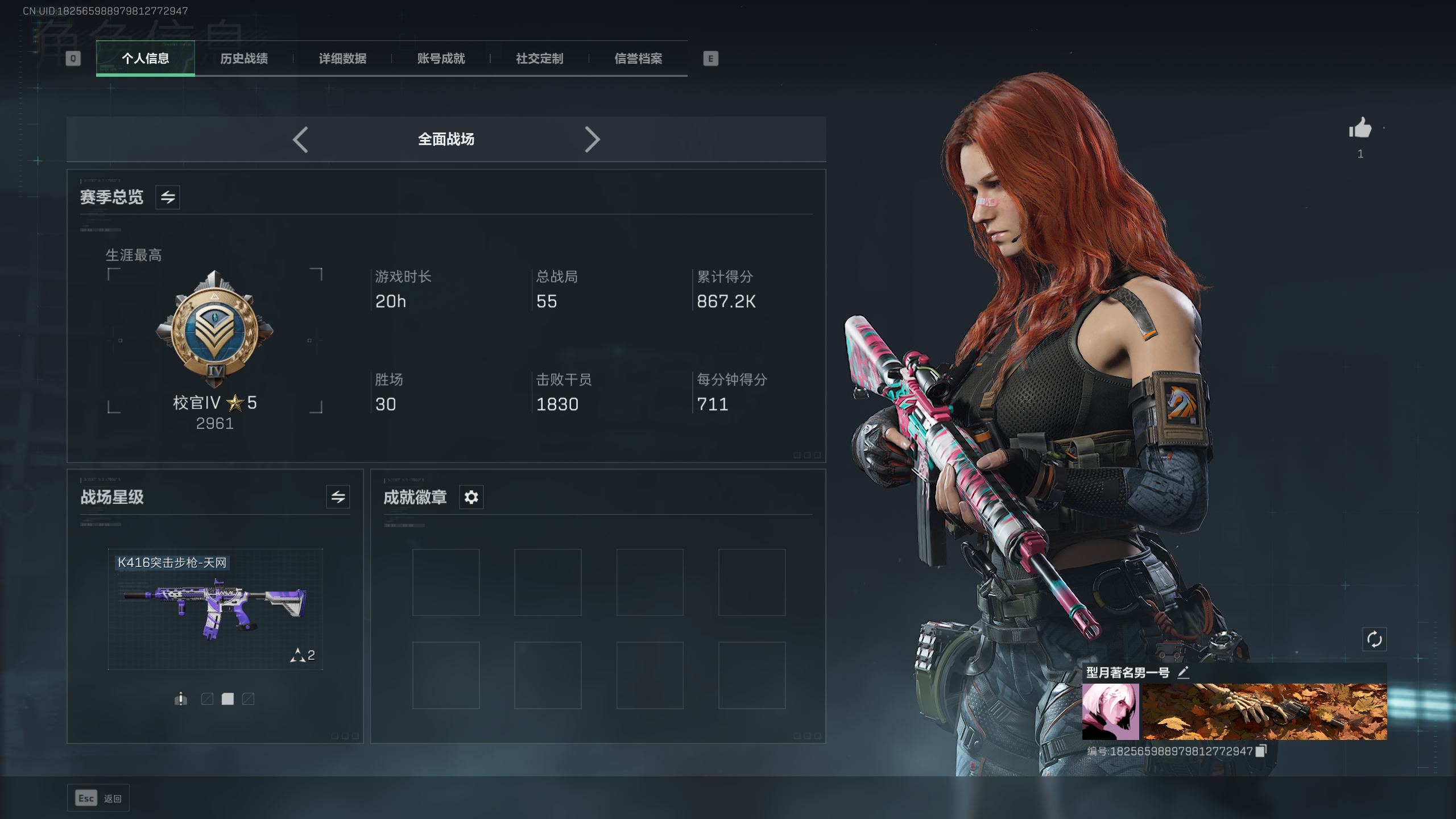1456x819 pixels.
Task: Click the 返回 back button
Action: [x=98, y=798]
